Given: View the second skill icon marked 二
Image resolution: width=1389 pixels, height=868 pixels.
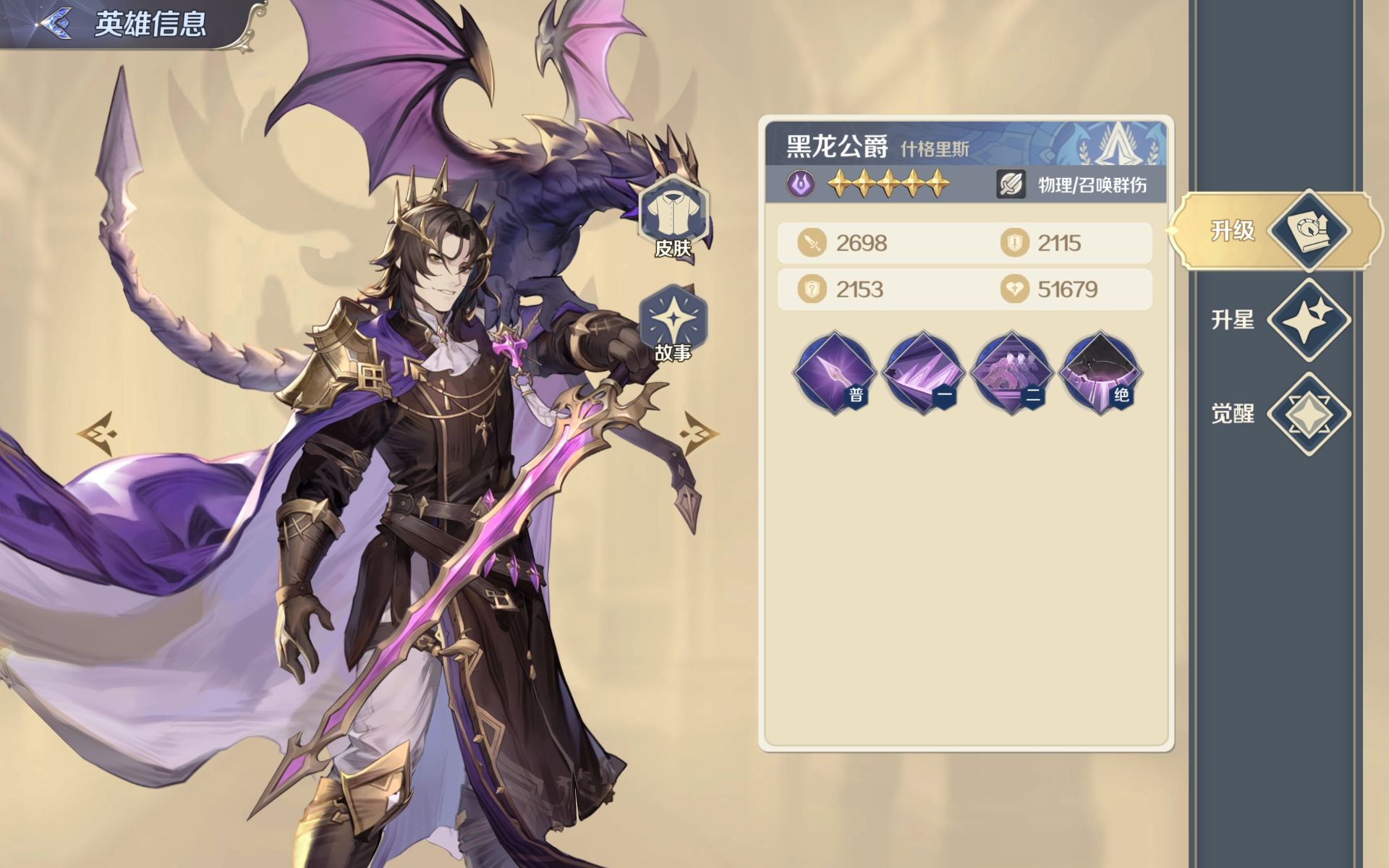Looking at the screenshot, I should coord(1011,373).
